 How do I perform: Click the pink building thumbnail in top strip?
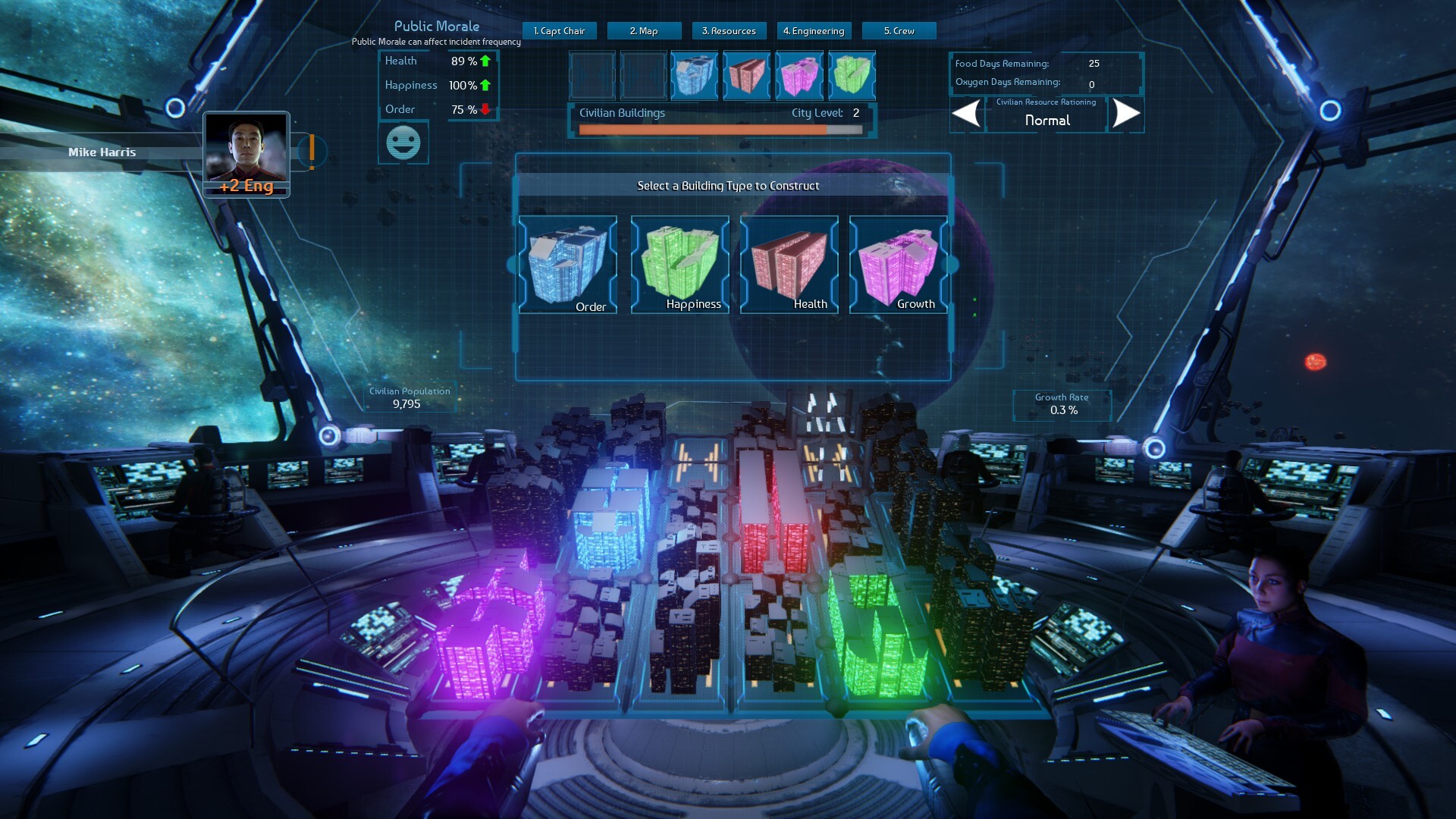[799, 75]
